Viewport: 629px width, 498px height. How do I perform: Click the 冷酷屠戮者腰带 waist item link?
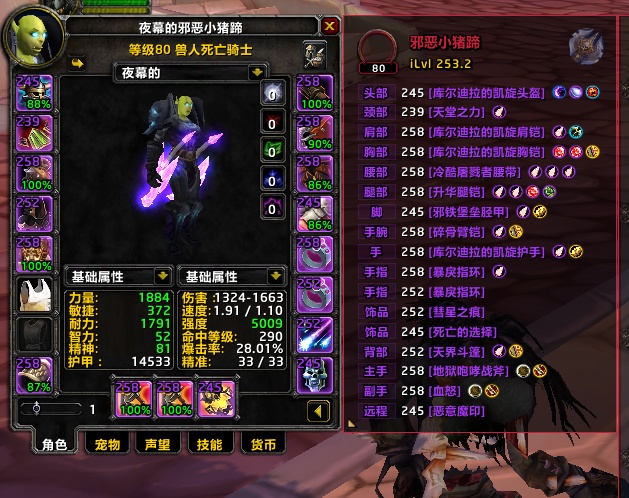click(474, 171)
